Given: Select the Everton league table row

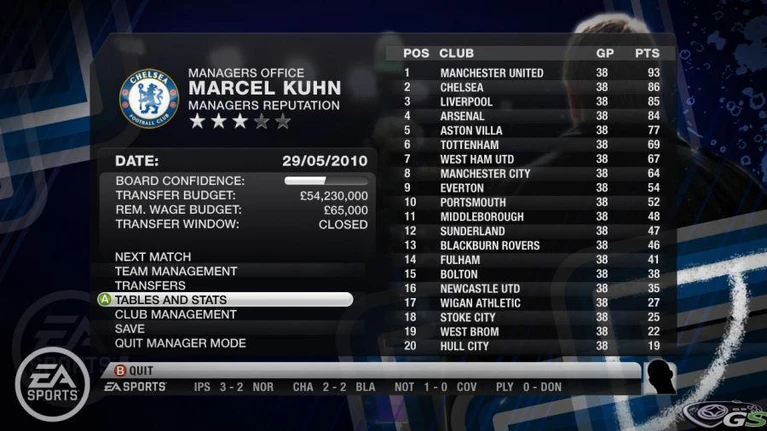Looking at the screenshot, I should tap(530, 188).
